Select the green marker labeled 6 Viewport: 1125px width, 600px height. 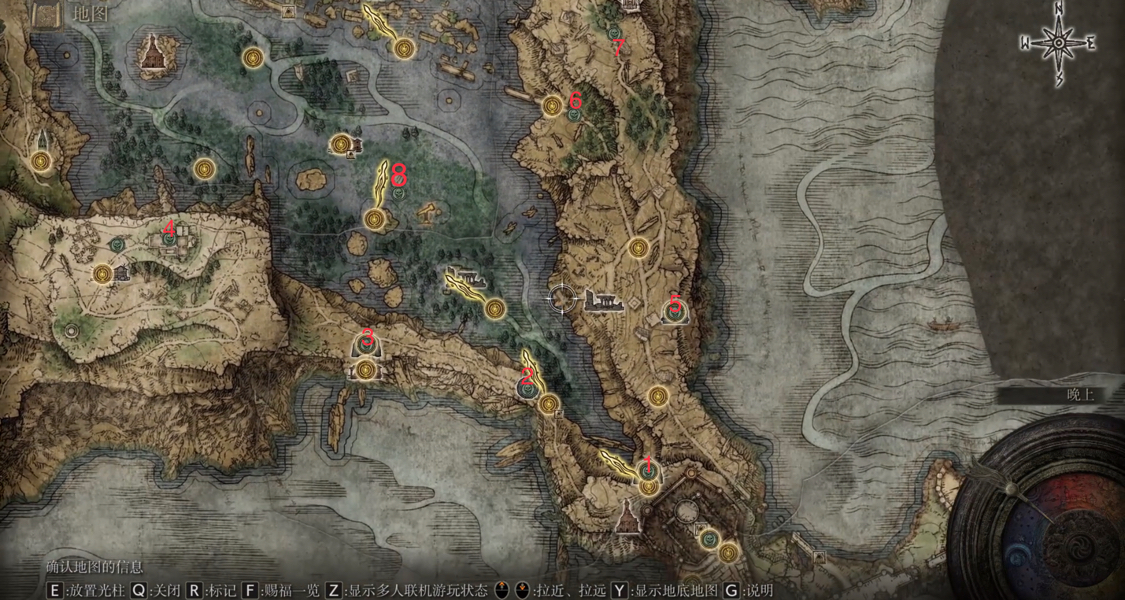(574, 114)
